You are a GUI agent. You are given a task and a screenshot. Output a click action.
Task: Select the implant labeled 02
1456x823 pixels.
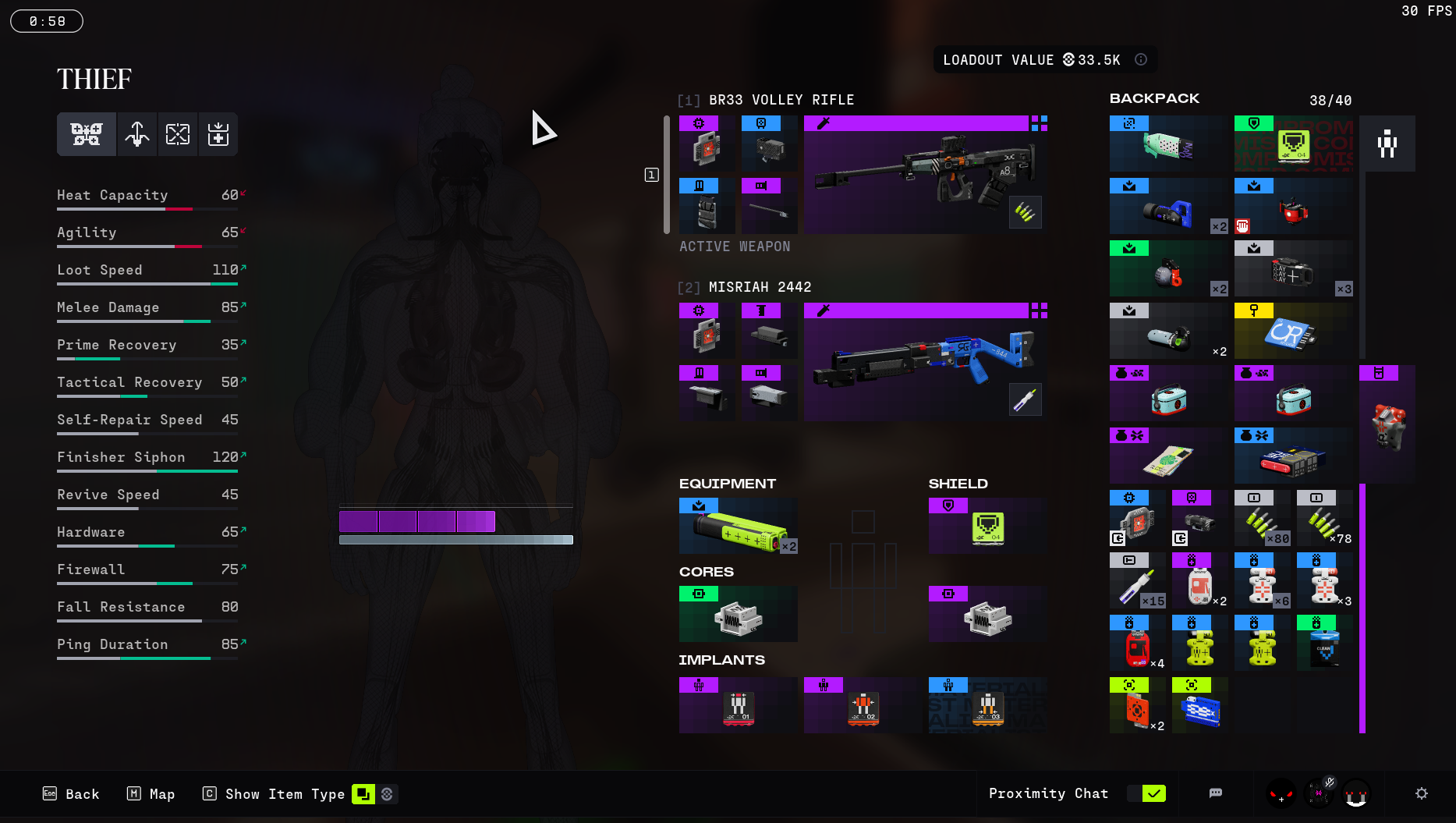(x=863, y=706)
